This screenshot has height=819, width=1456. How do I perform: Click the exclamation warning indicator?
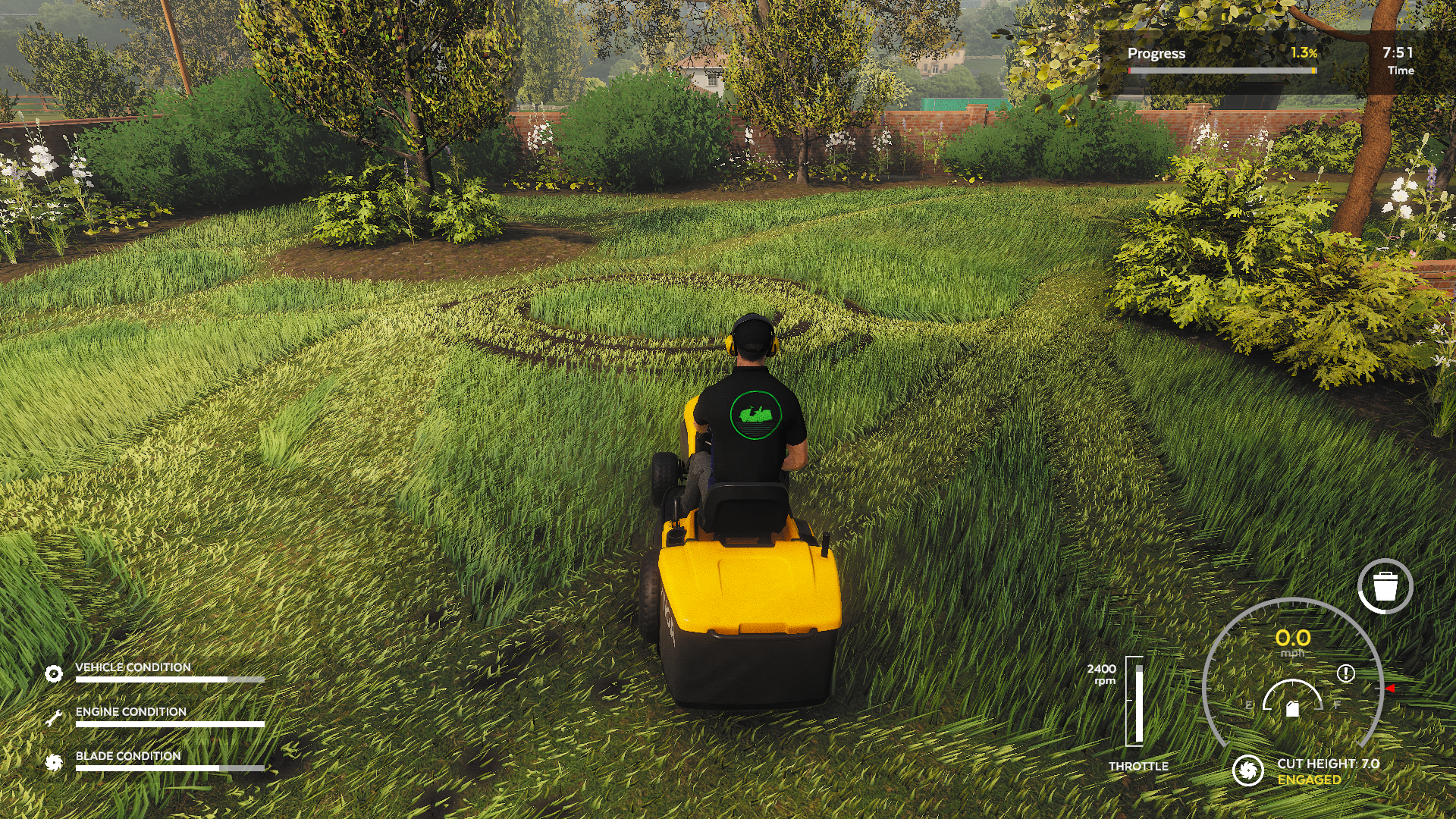point(1345,673)
